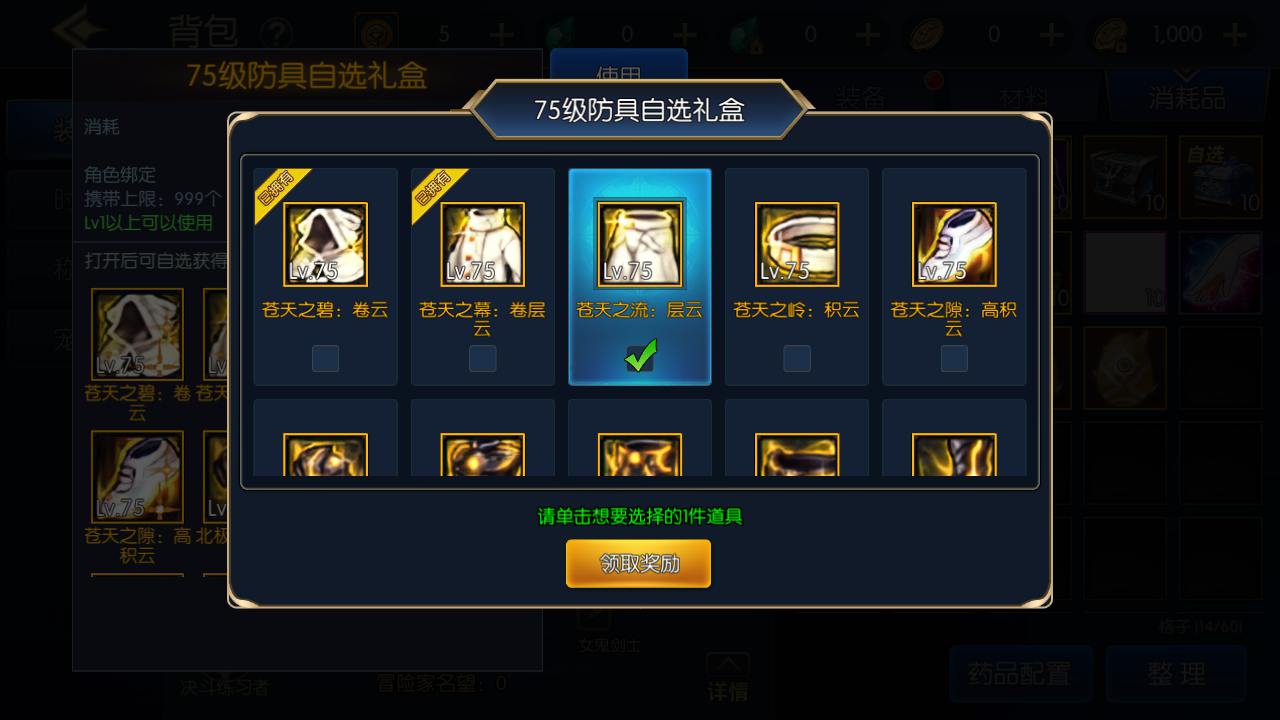Screen dimensions: 1280x720
Task: Uncheck the green checkmark under 苍天之流：层云
Action: click(640, 356)
